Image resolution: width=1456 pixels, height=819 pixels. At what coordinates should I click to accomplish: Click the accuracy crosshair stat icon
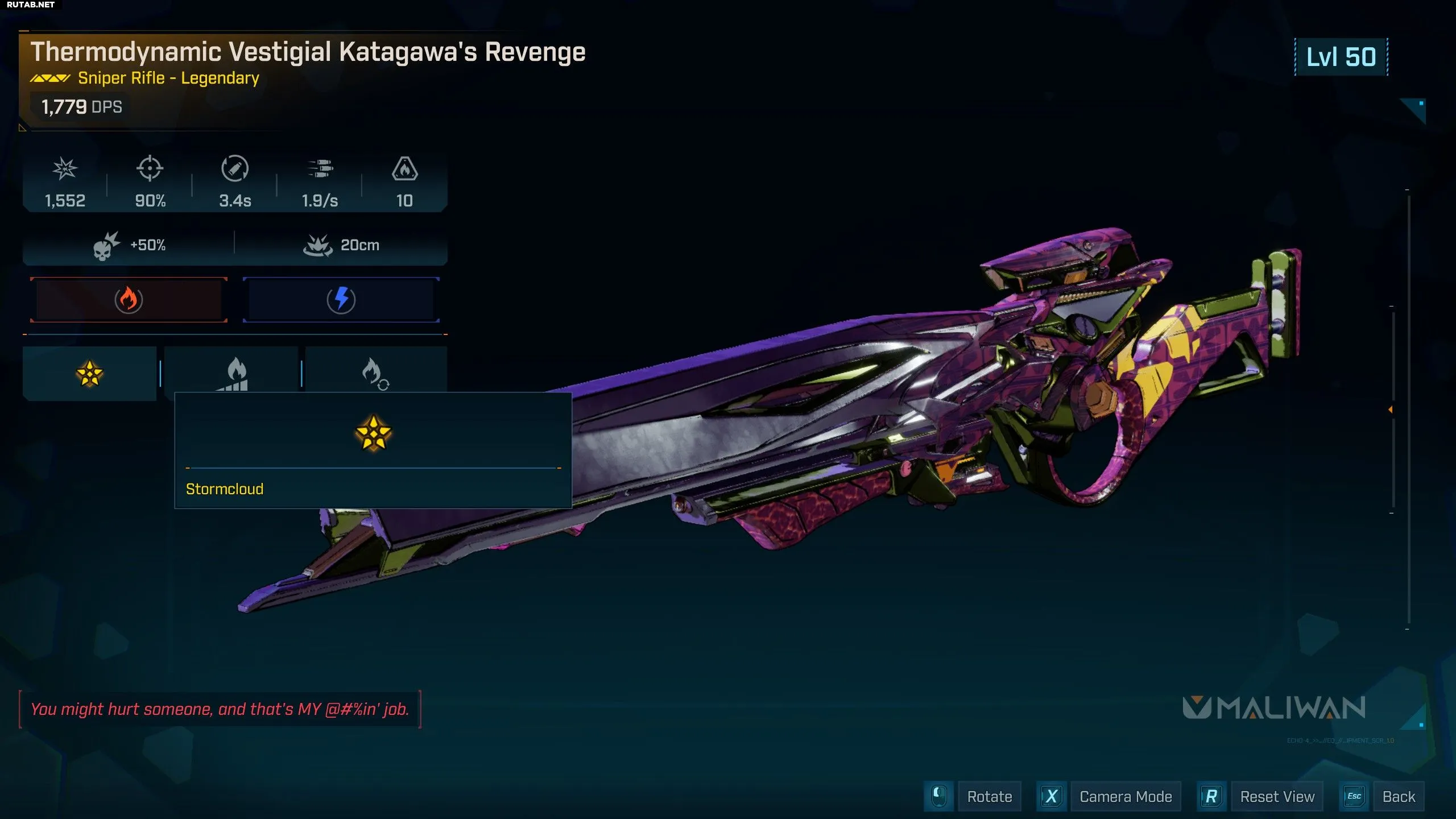(x=150, y=169)
